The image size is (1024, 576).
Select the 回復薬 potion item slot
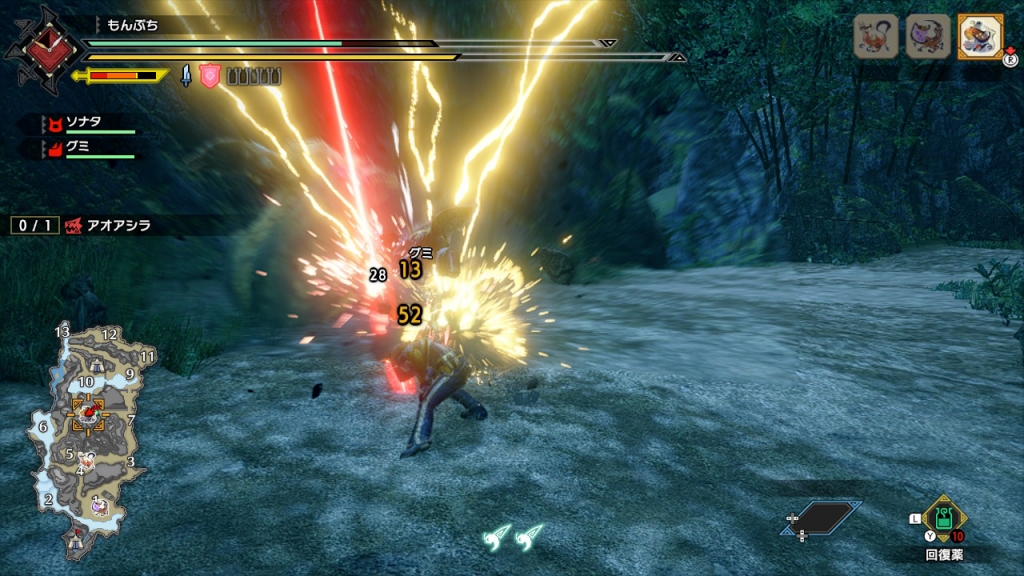tap(943, 517)
